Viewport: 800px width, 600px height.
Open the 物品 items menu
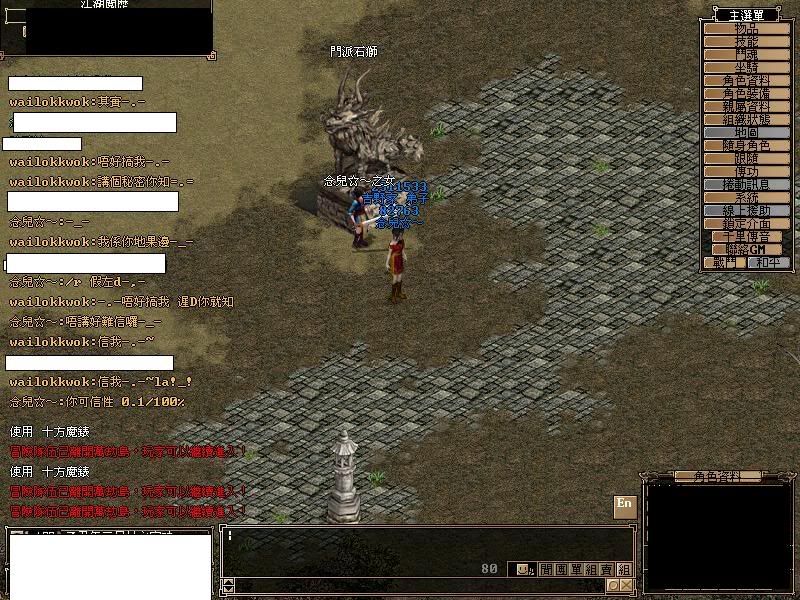point(746,29)
